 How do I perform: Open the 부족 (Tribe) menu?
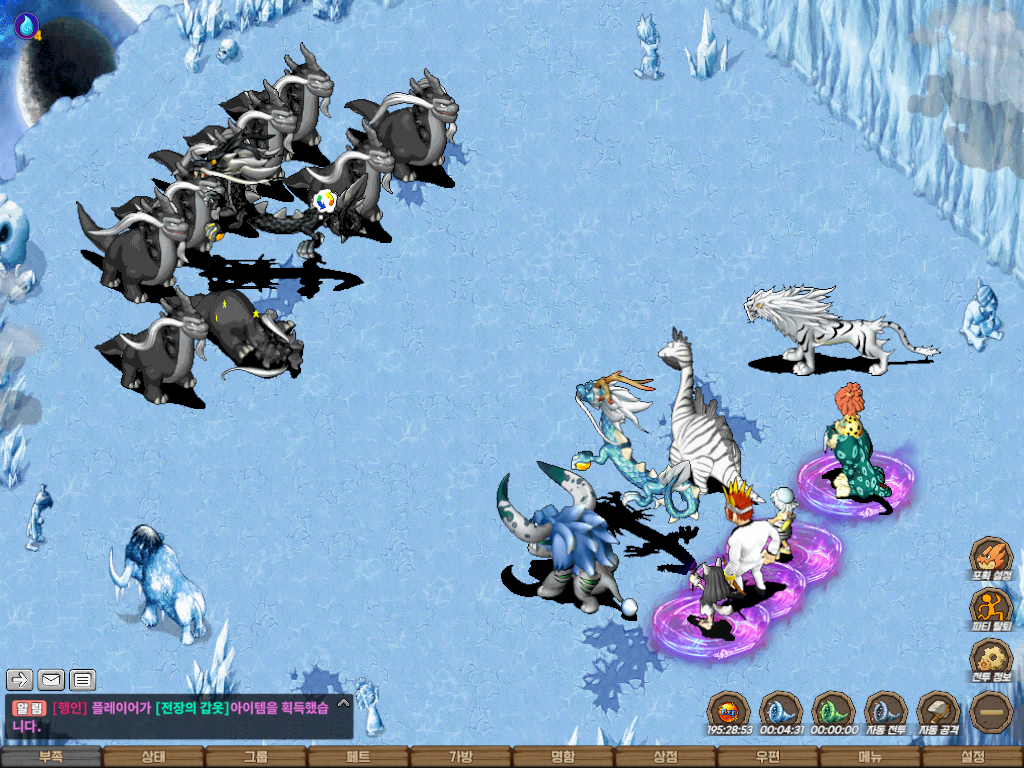click(x=51, y=758)
